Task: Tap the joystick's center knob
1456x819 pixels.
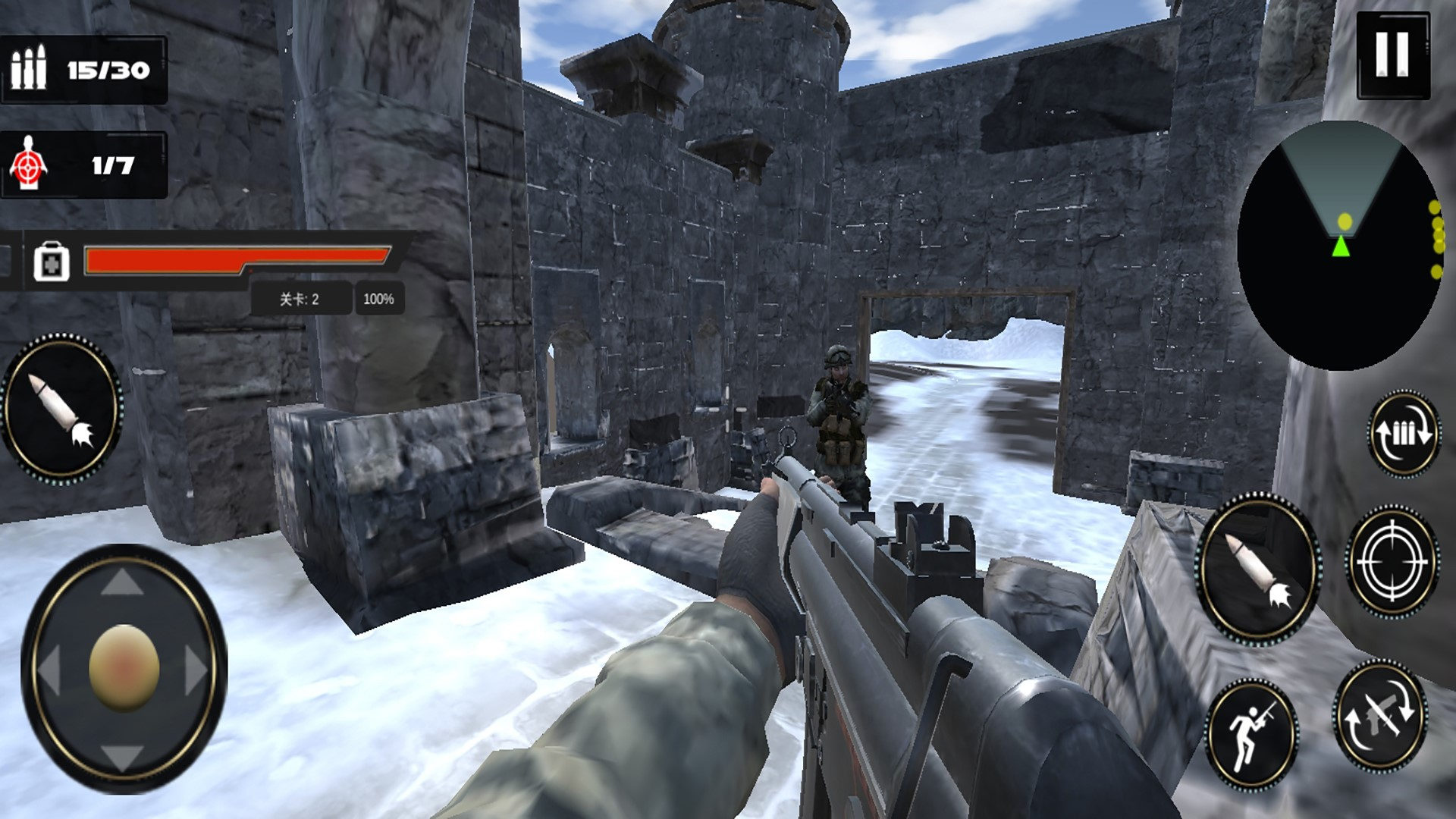Action: click(124, 668)
